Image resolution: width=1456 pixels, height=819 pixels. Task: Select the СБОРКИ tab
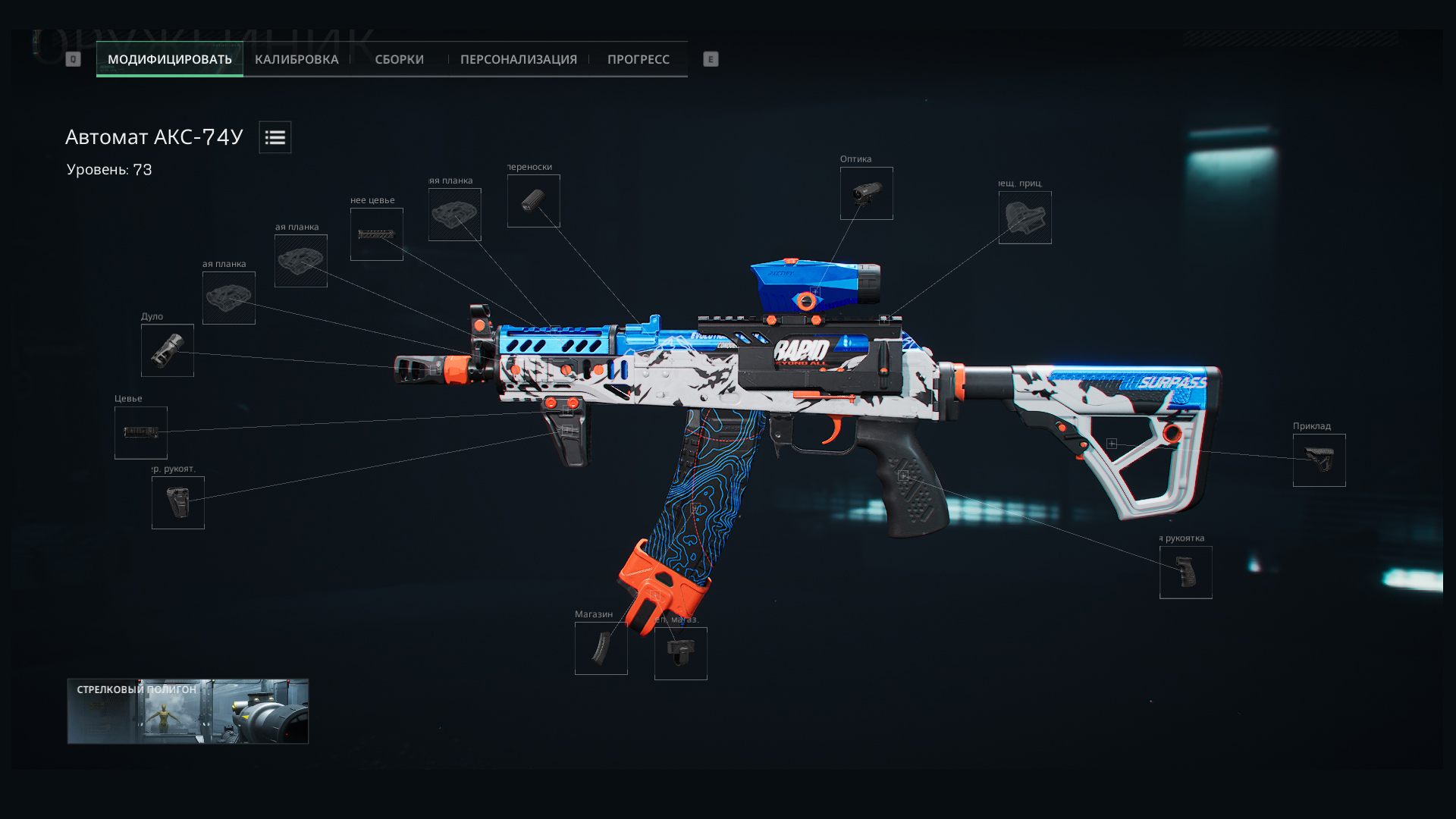coord(399,59)
